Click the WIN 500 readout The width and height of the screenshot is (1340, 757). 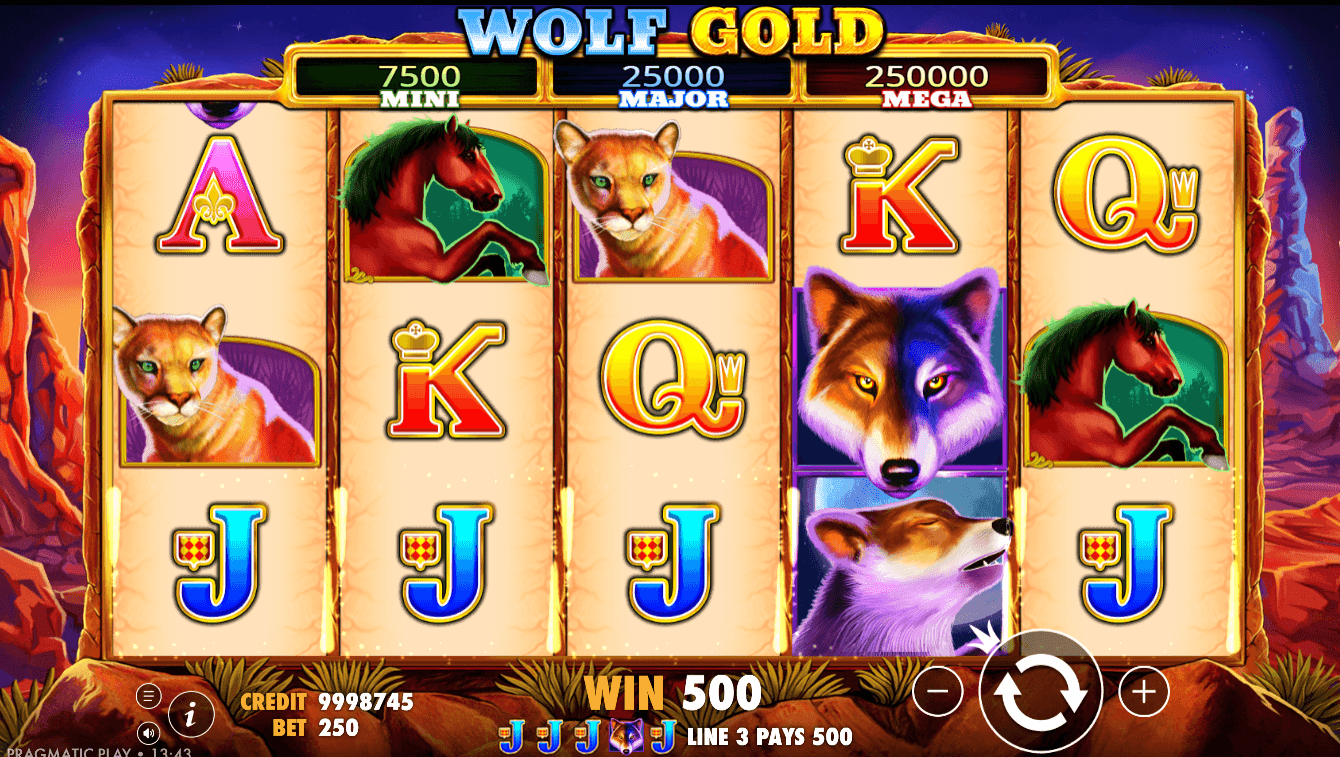(675, 690)
